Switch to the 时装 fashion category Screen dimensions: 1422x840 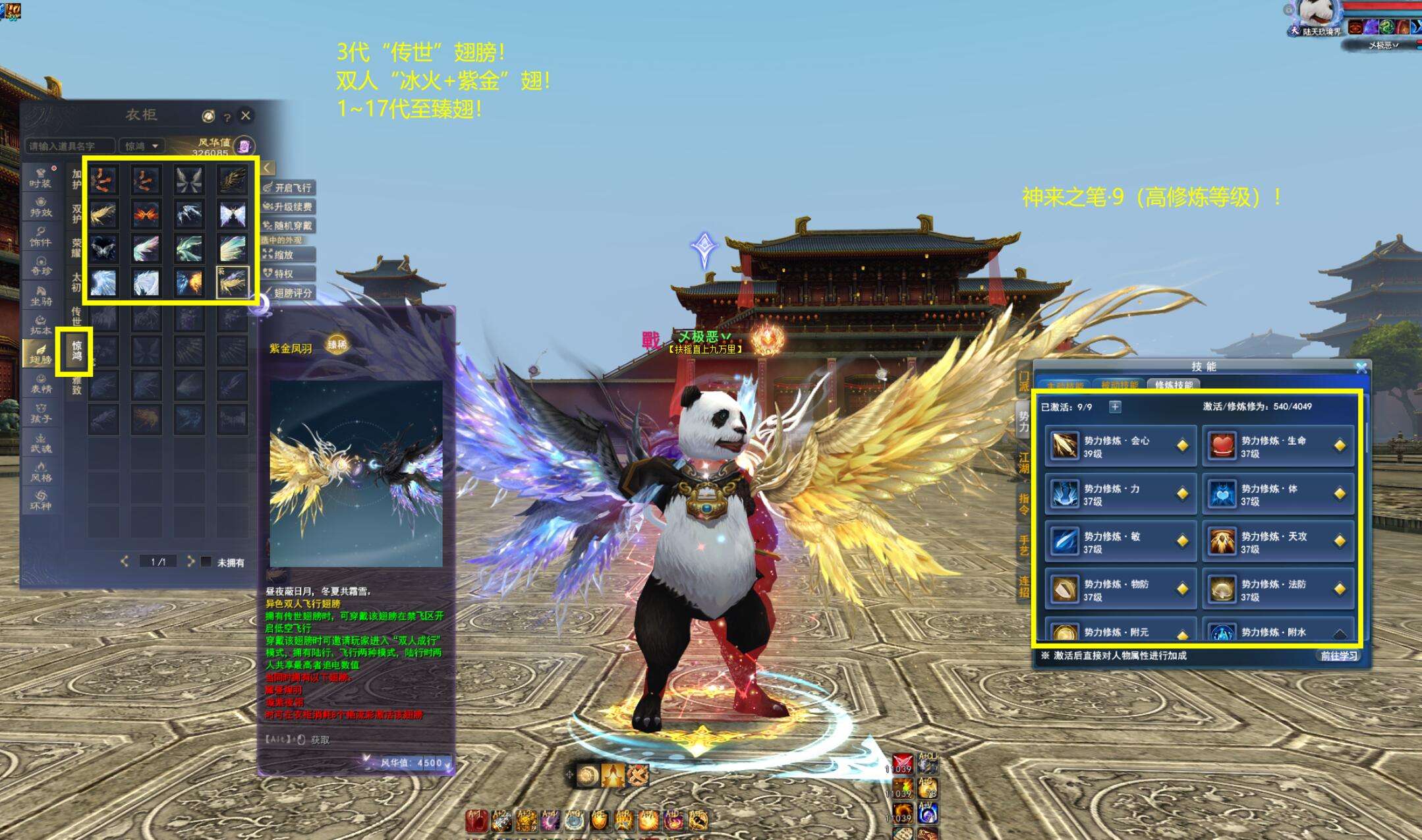coord(40,178)
